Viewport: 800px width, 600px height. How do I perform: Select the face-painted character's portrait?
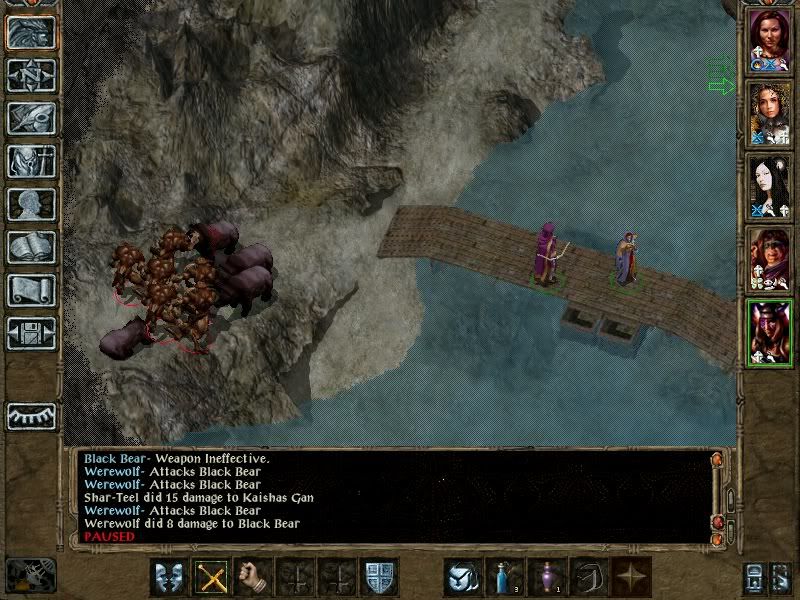pos(770,260)
